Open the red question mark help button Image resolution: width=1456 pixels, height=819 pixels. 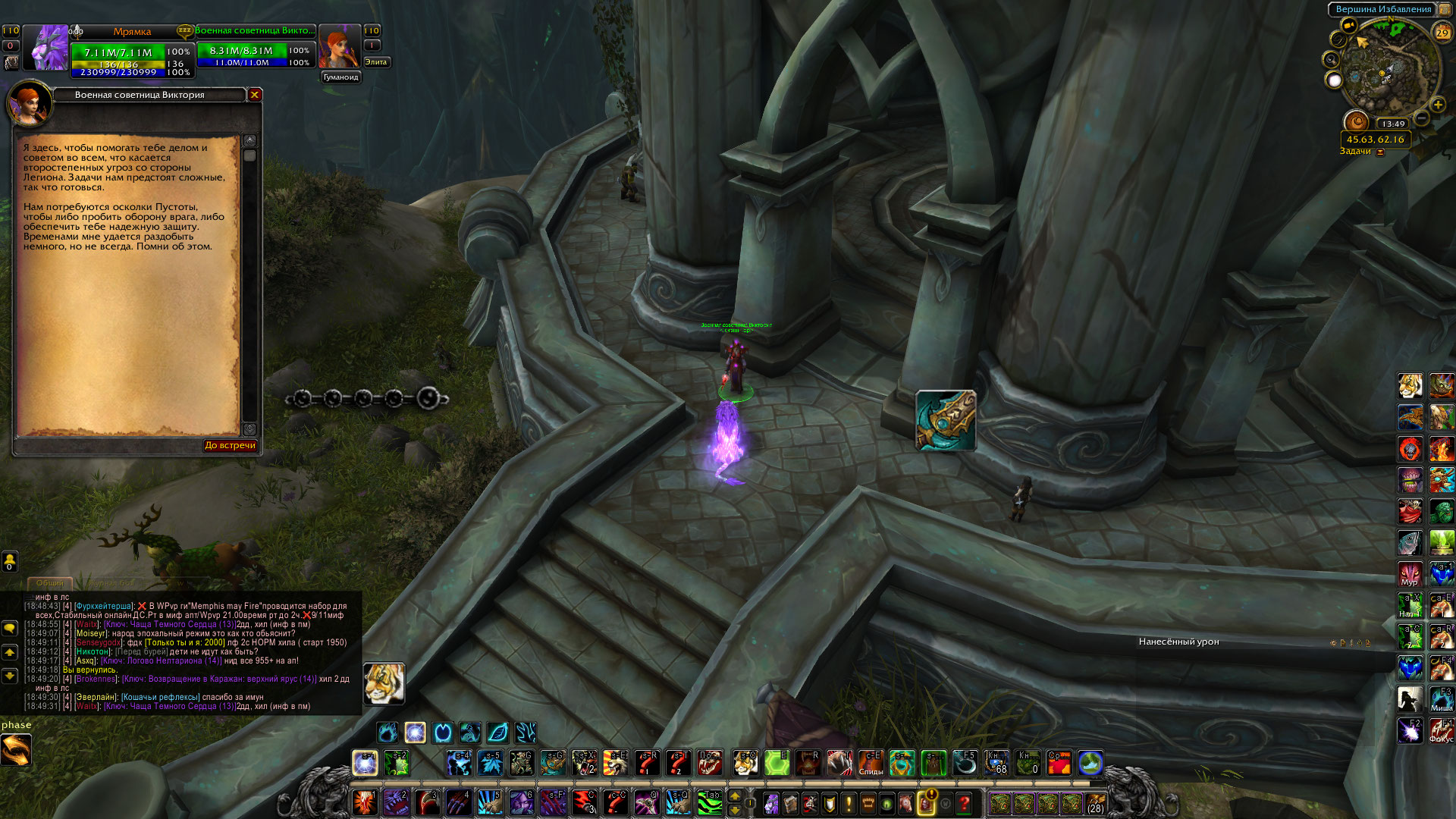(964, 802)
